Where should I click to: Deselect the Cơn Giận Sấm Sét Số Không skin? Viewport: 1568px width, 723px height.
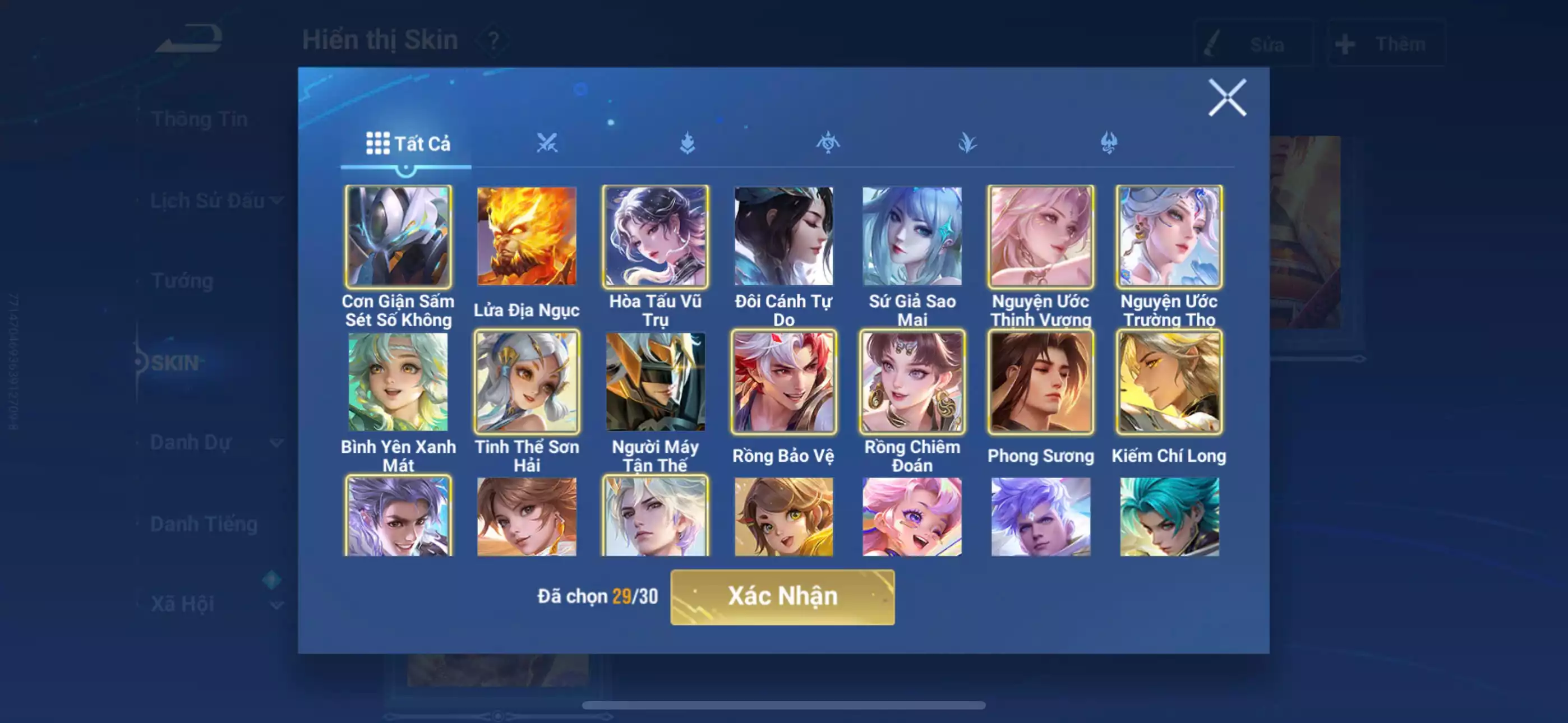coord(398,237)
